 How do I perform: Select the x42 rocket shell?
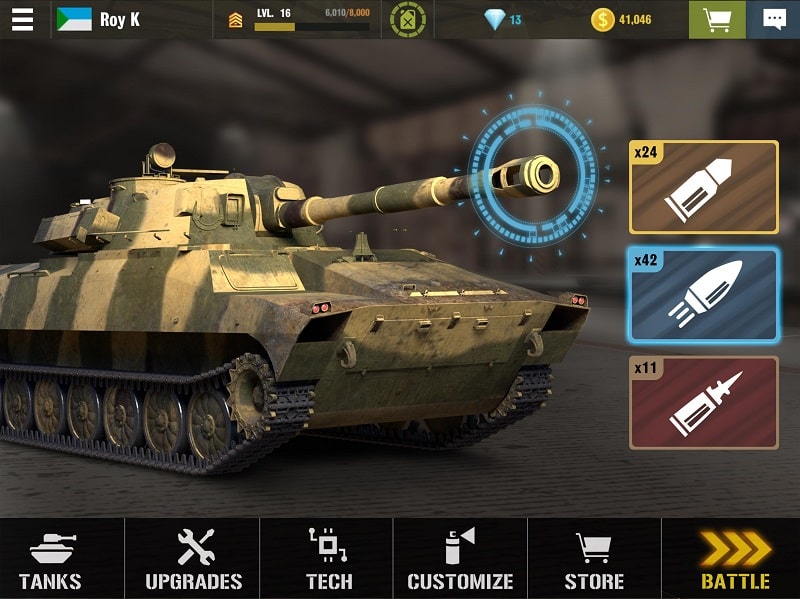tap(703, 295)
